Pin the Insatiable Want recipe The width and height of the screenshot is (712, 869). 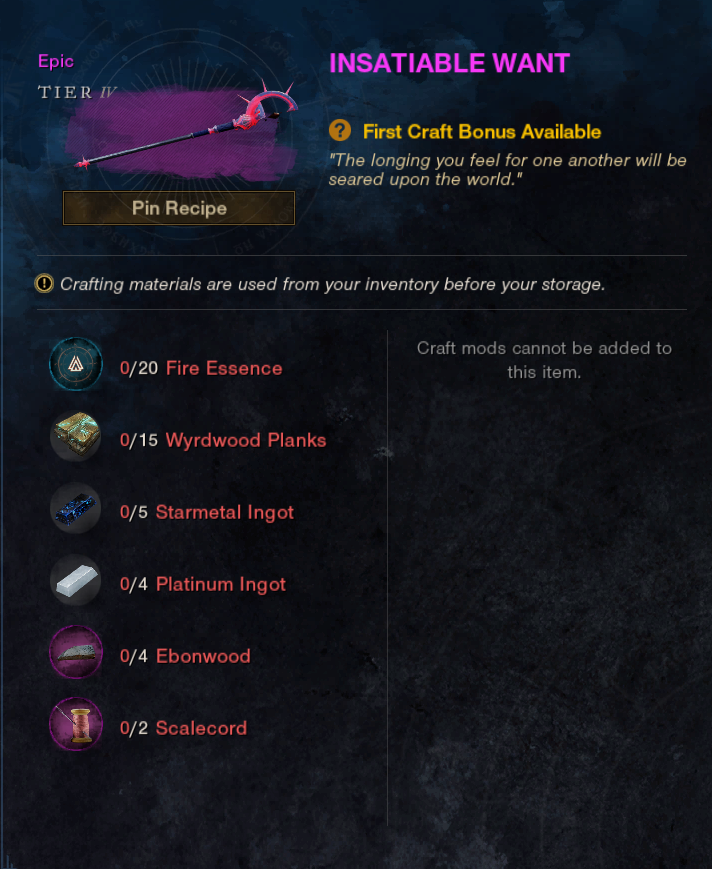[x=179, y=208]
